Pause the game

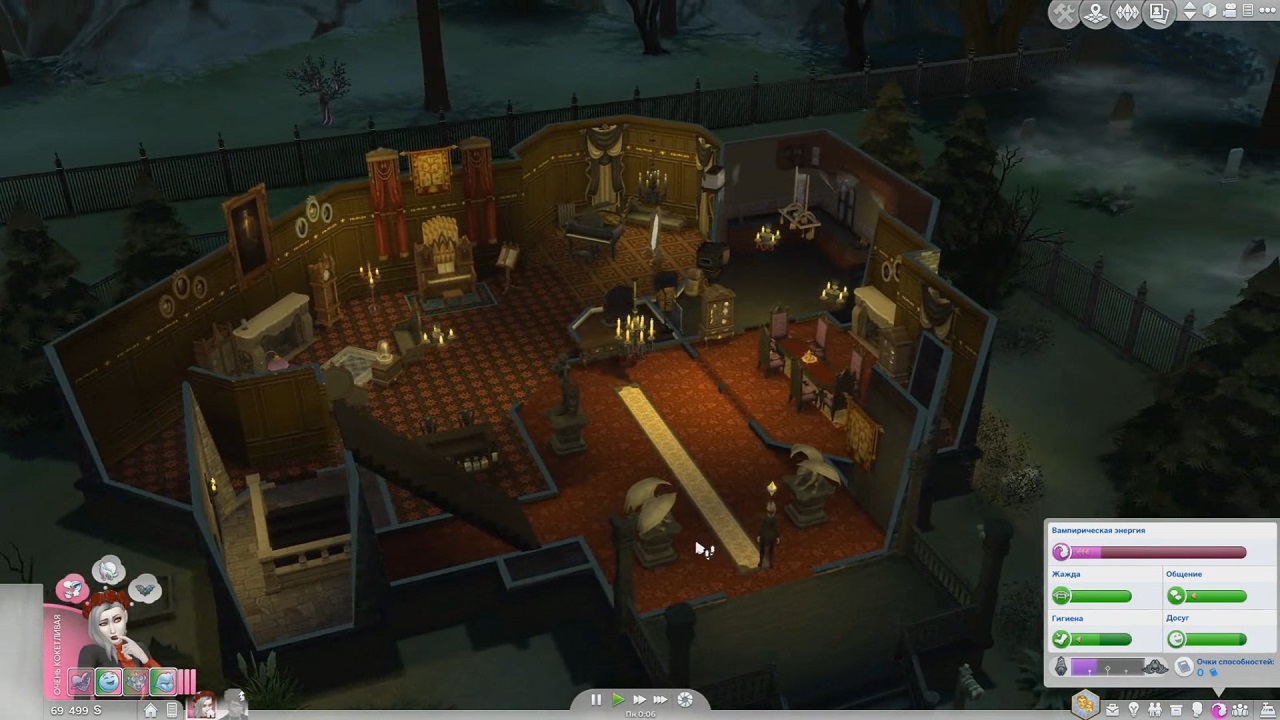596,700
